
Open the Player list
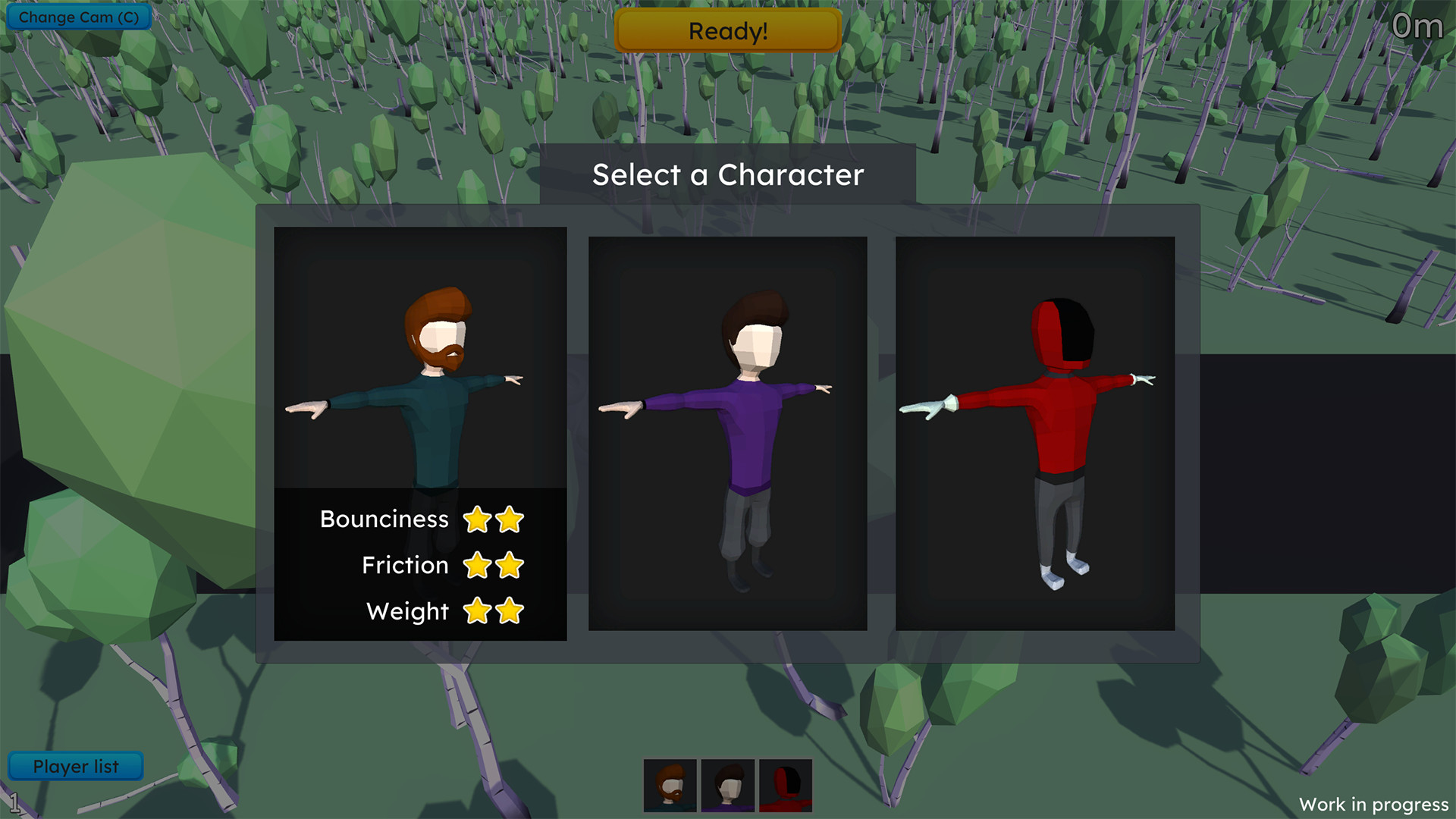point(75,765)
